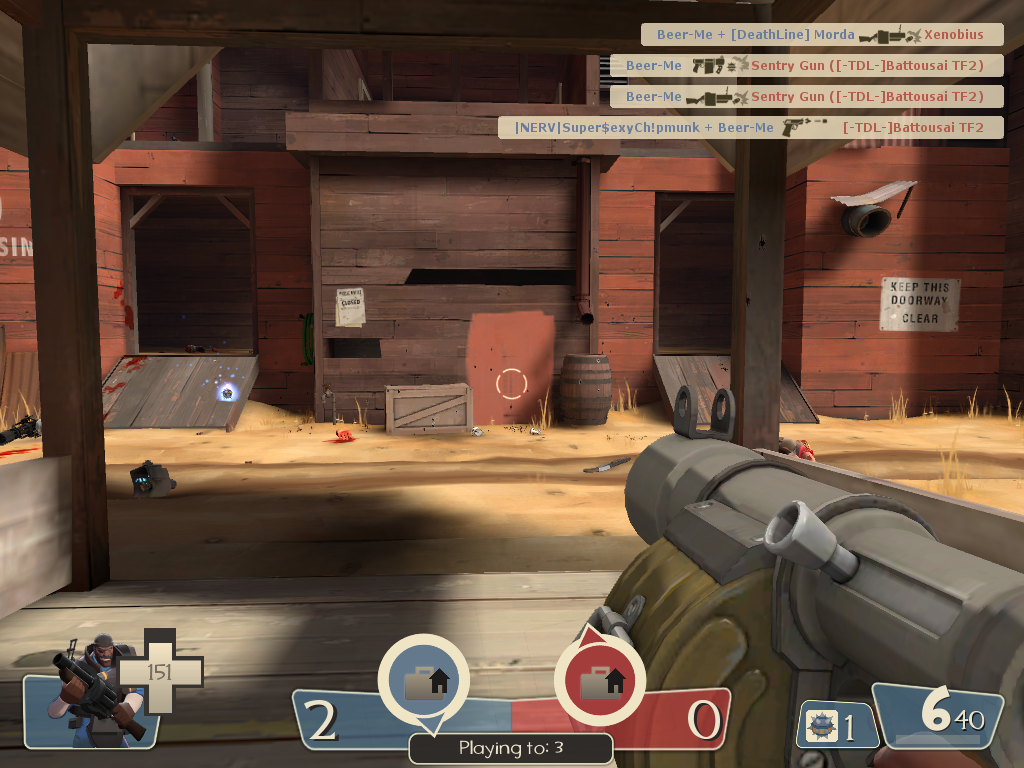This screenshot has height=768, width=1024.
Task: Select the blue team intelligence briefcase icon
Action: pos(423,682)
